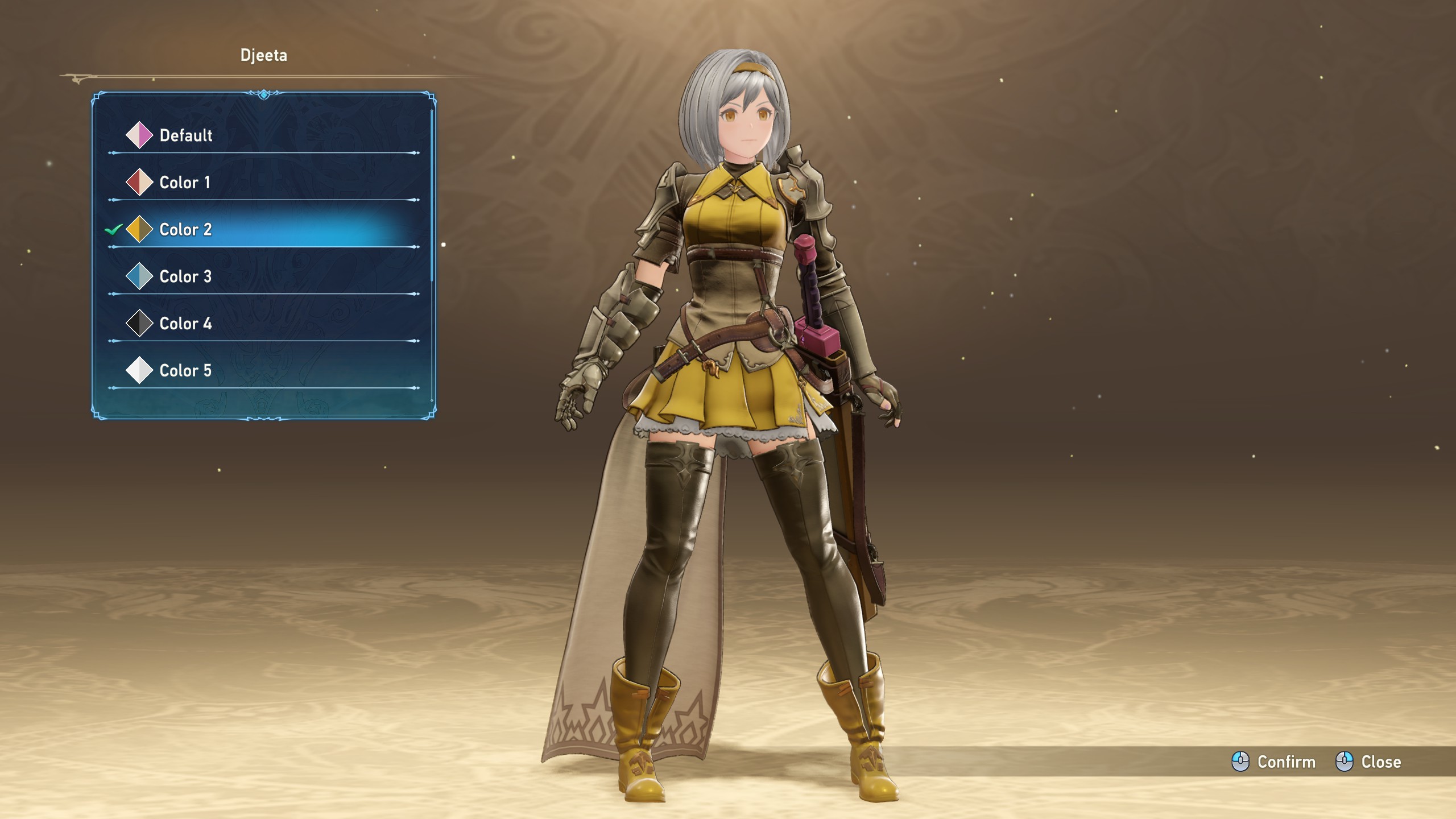Switch outfit to Color 3
This screenshot has height=819, width=1456.
185,277
